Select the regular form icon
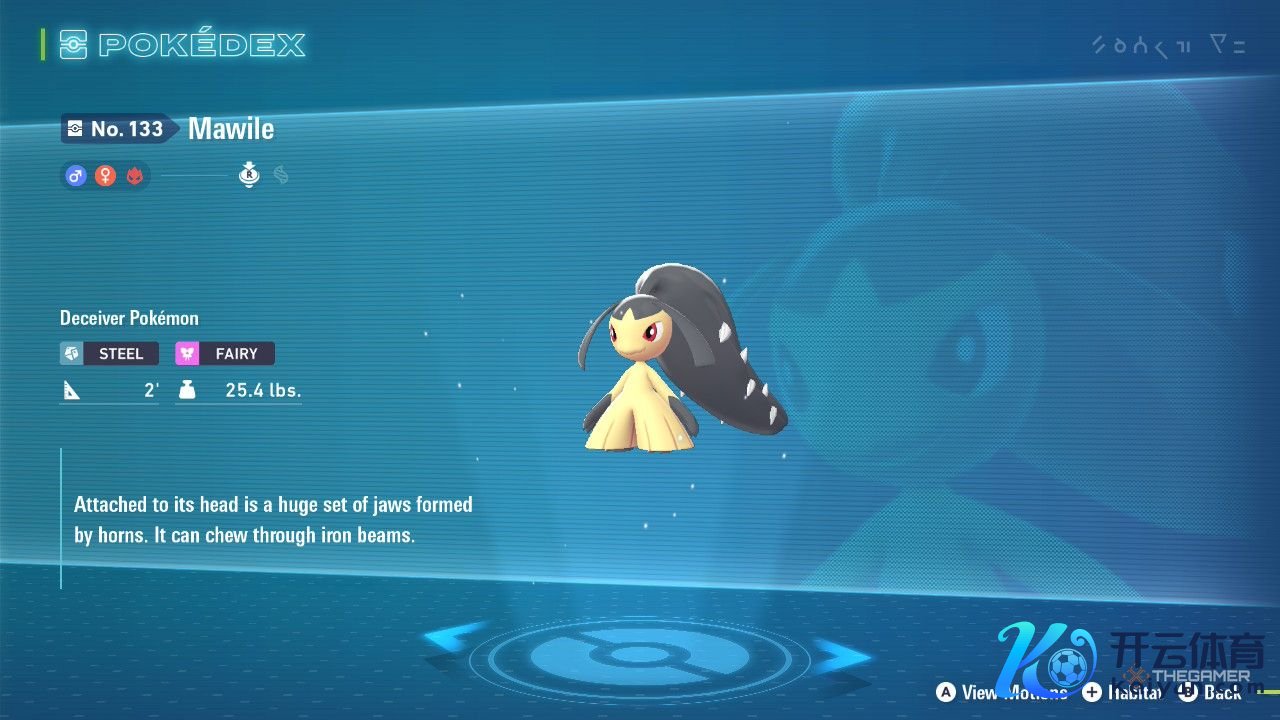This screenshot has width=1280, height=720. (249, 176)
